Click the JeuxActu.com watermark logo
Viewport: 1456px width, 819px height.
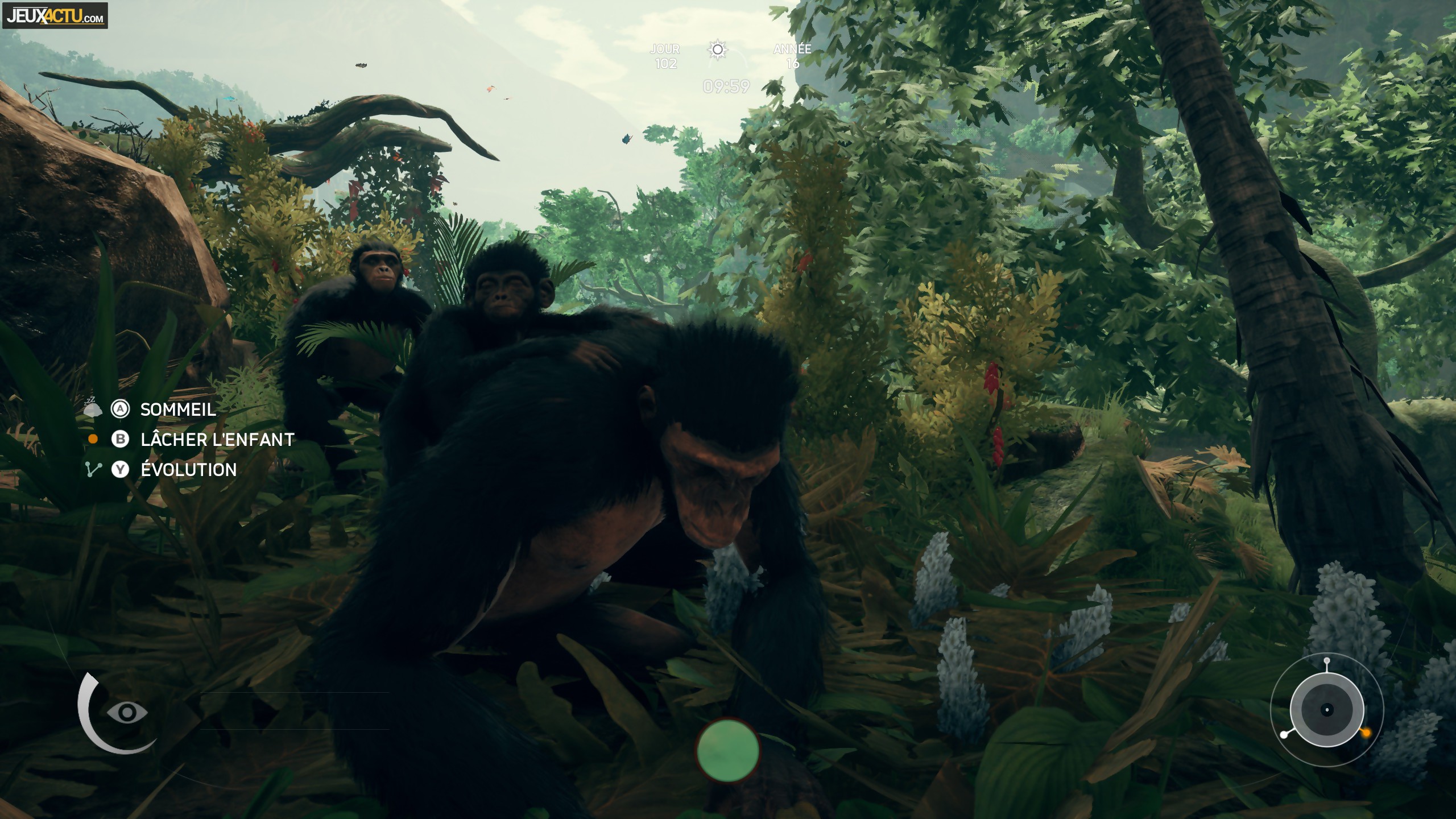[55, 16]
